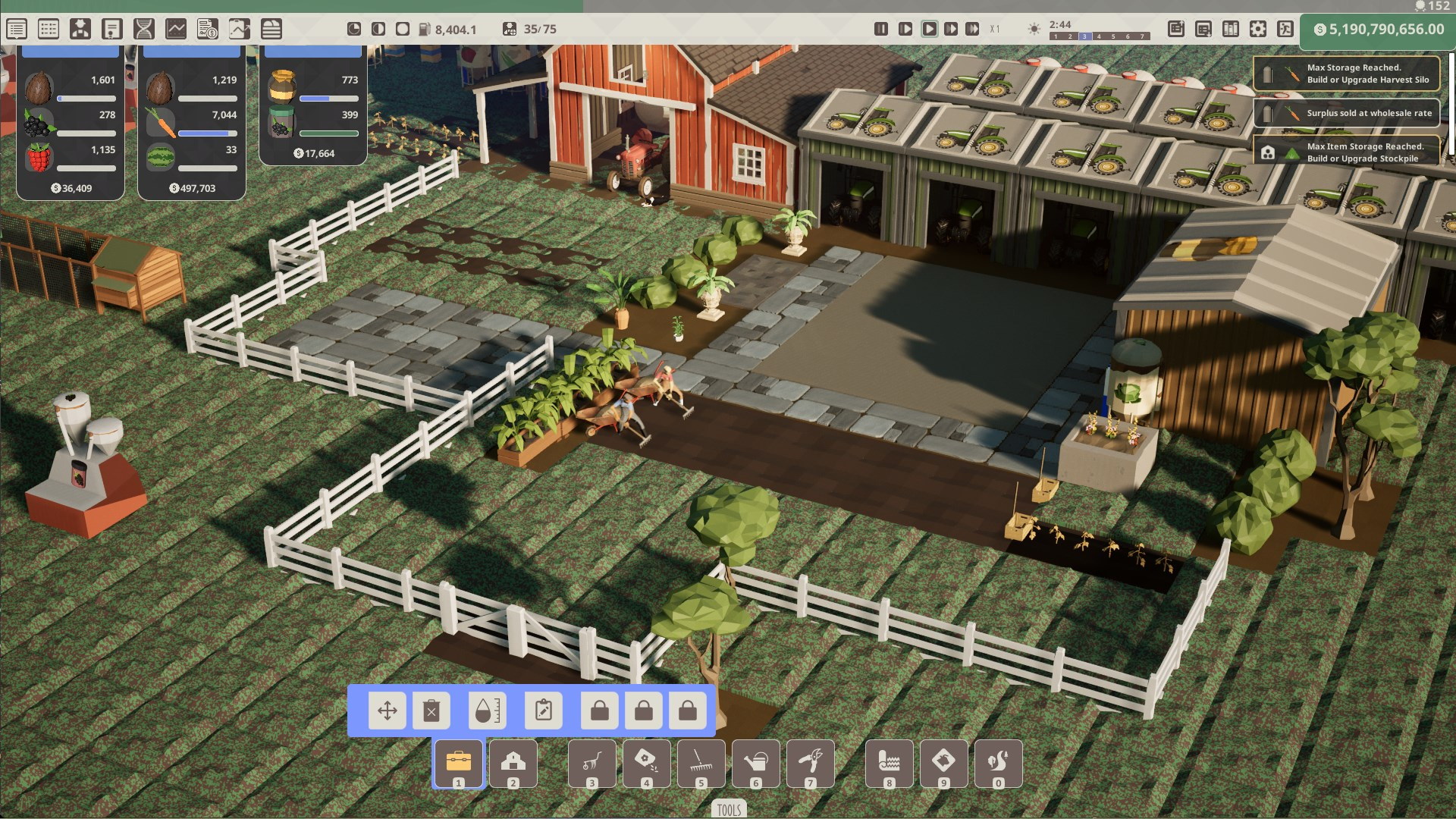The width and height of the screenshot is (1456, 819).
Task: Select the clipboard edit tool
Action: pos(544,711)
